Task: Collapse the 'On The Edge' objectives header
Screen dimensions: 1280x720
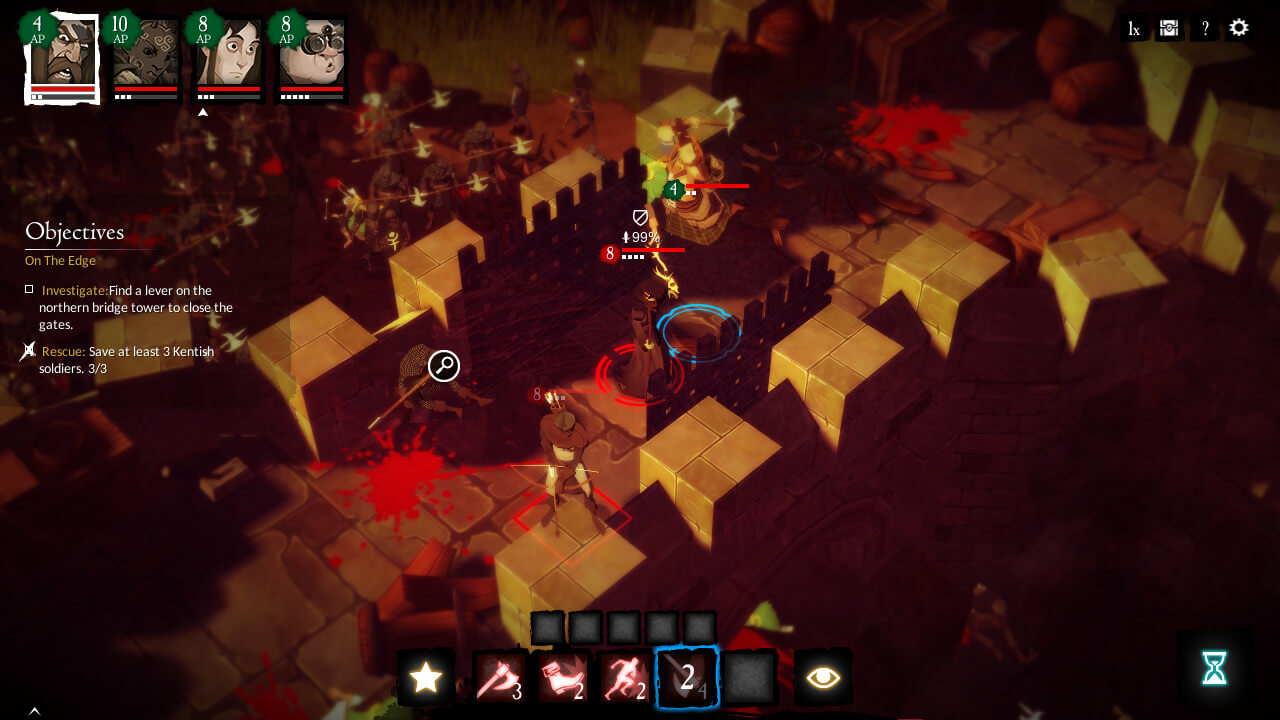Action: click(60, 260)
